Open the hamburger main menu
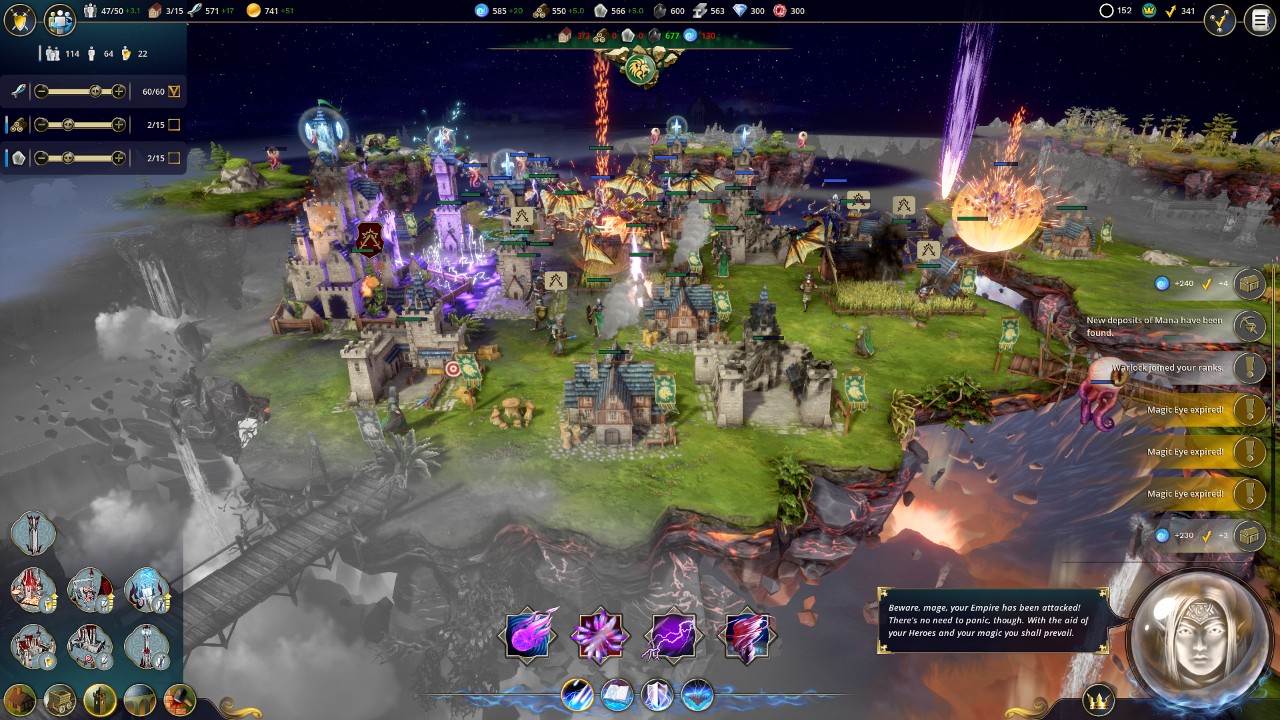This screenshot has width=1280, height=720. [x=1259, y=20]
